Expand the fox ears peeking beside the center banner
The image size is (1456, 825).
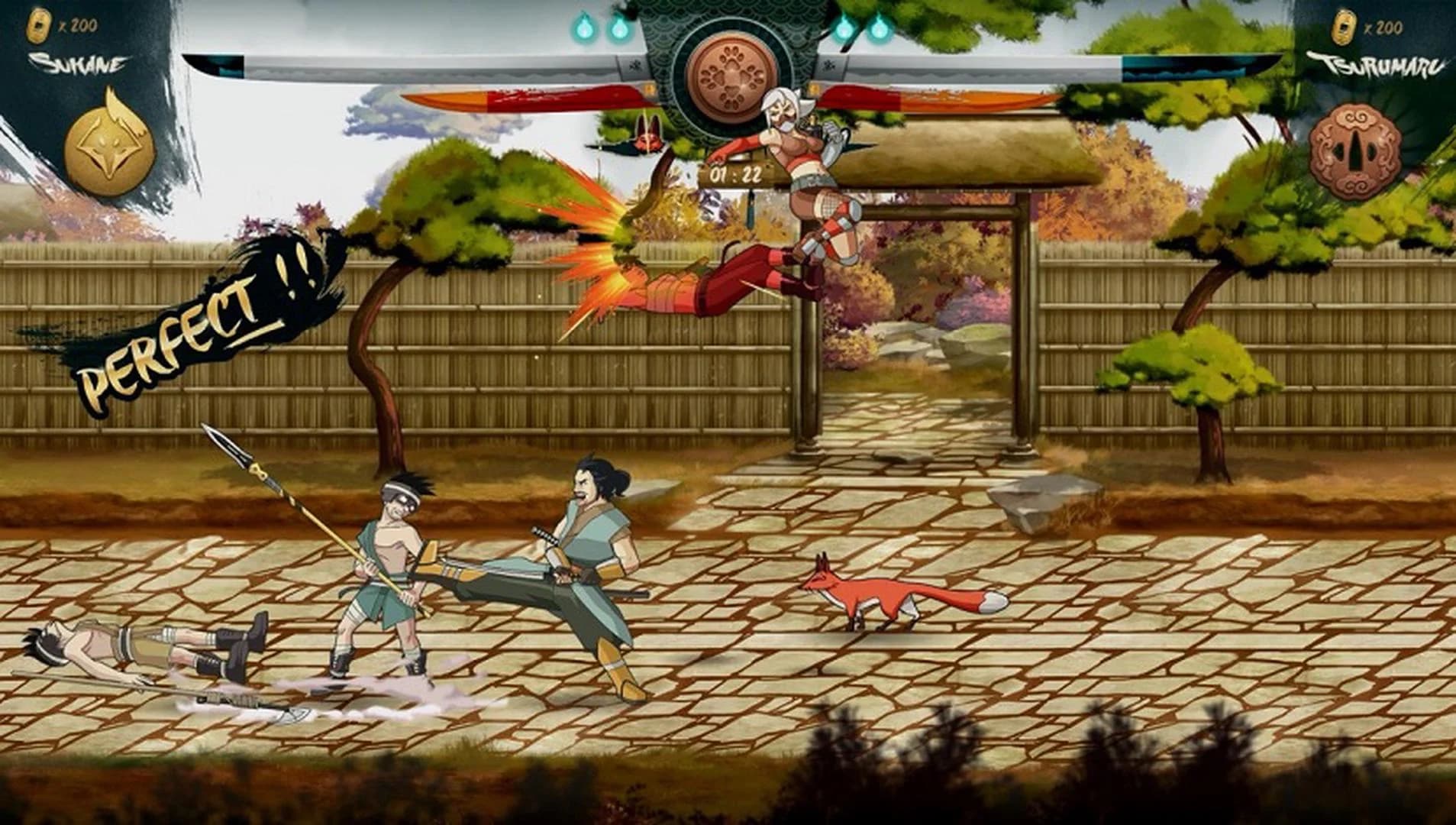click(649, 122)
